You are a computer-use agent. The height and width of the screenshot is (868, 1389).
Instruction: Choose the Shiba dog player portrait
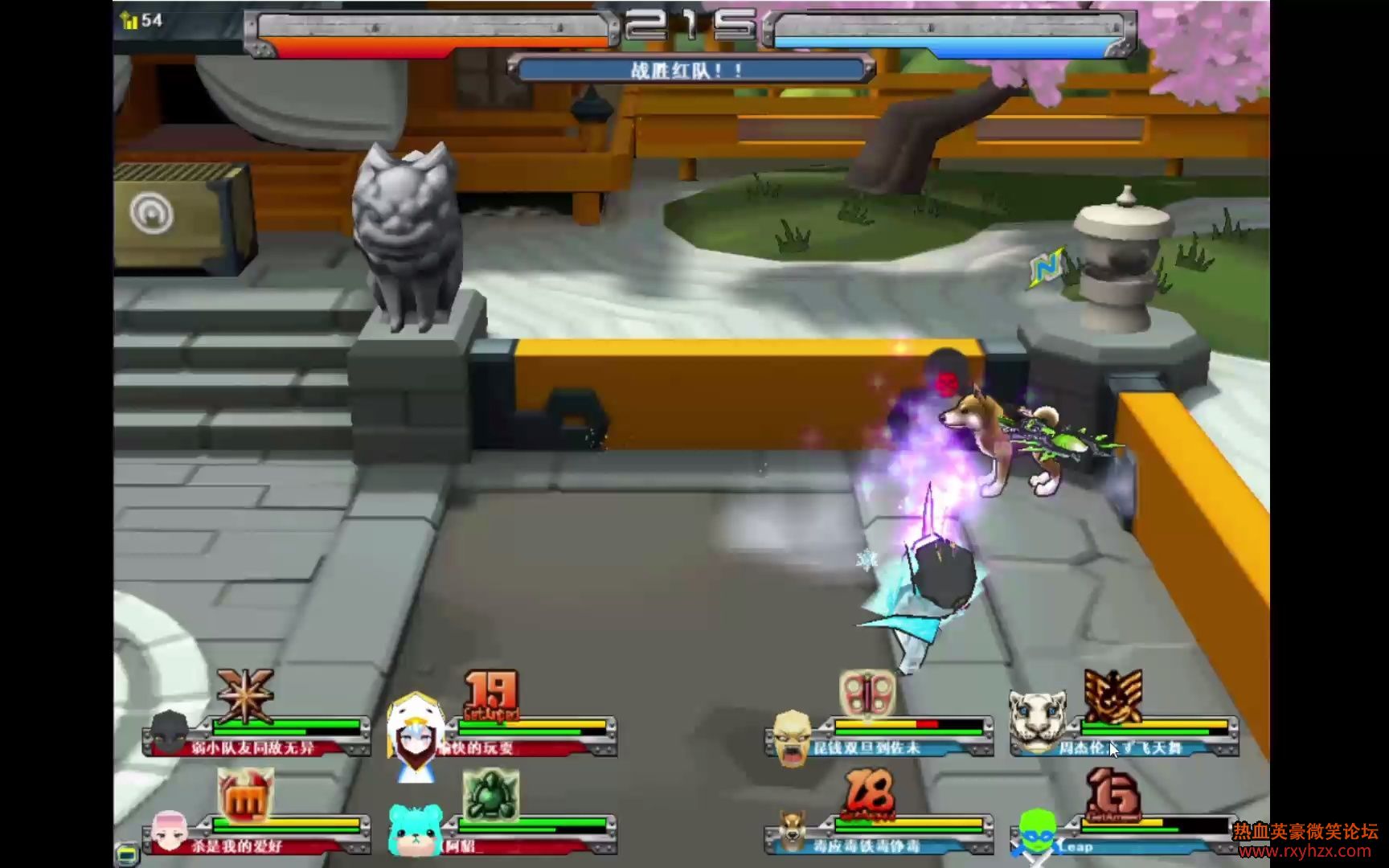pyautogui.click(x=793, y=830)
